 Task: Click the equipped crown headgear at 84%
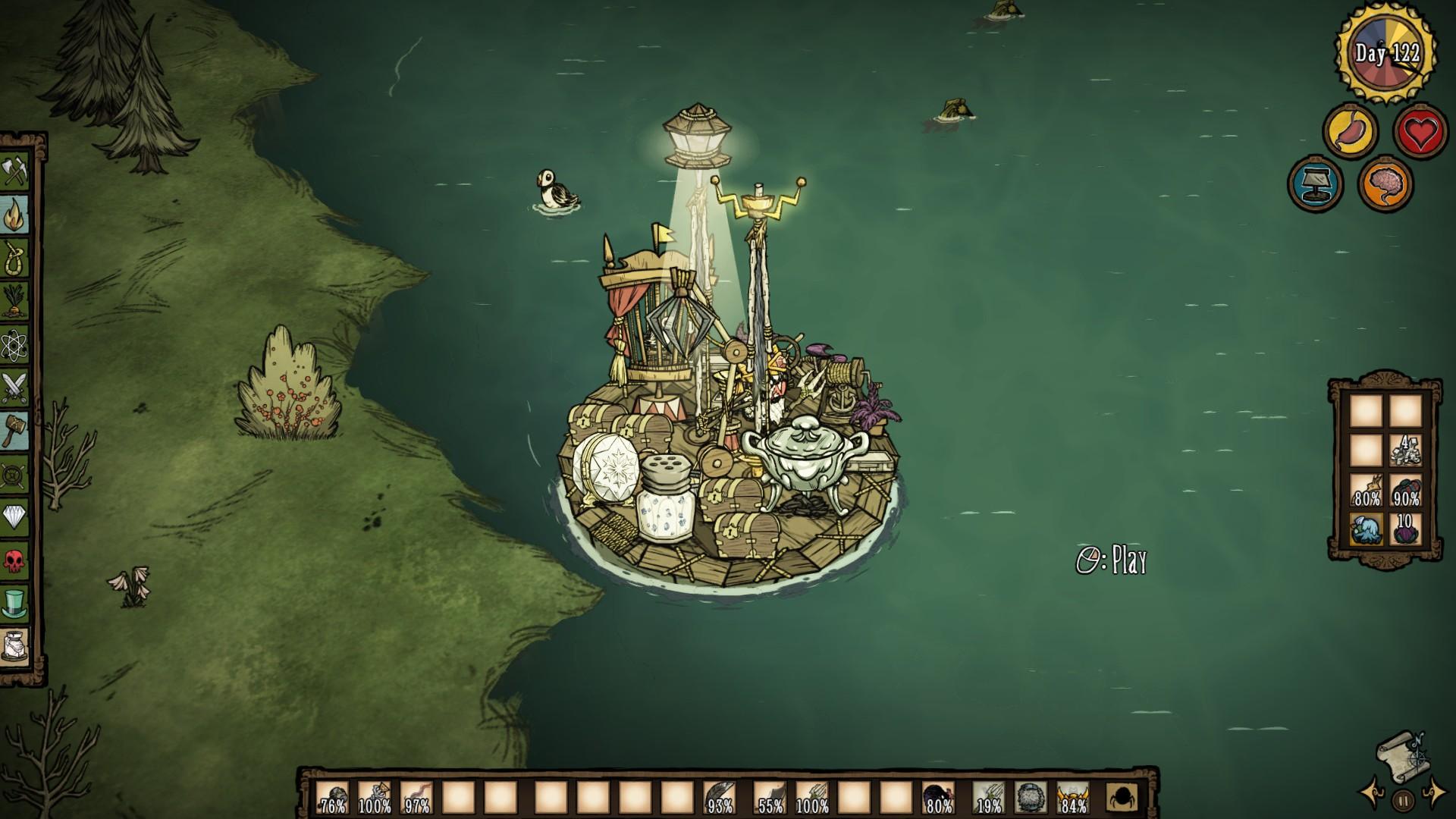[1072, 798]
